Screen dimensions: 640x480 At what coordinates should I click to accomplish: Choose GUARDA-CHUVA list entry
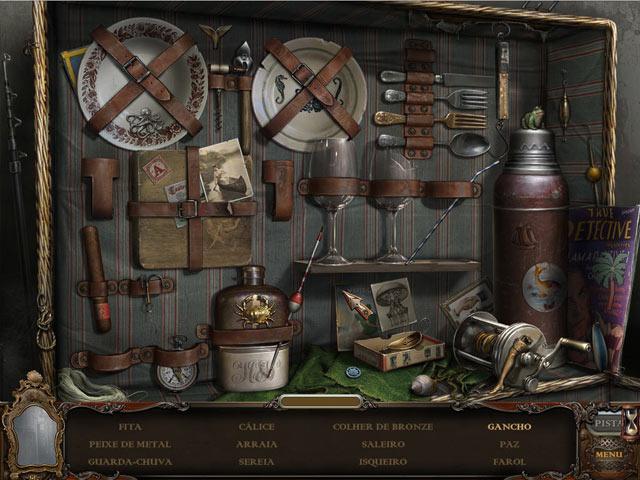click(130, 462)
